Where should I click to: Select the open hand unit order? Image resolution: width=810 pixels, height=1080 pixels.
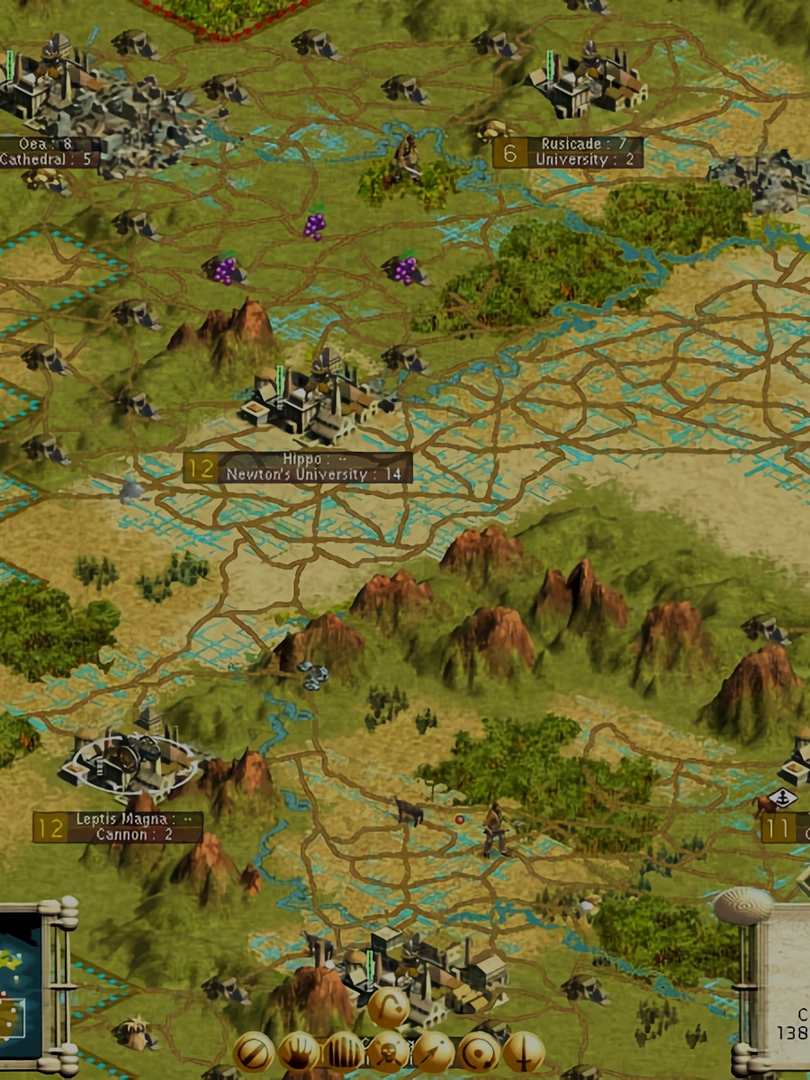pos(299,1052)
